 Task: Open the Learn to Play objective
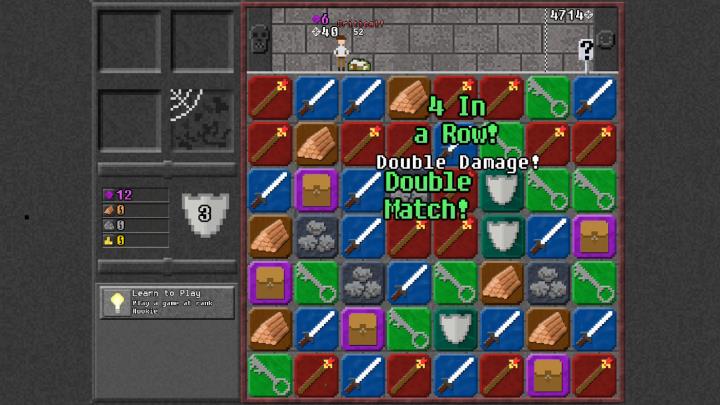coord(167,302)
